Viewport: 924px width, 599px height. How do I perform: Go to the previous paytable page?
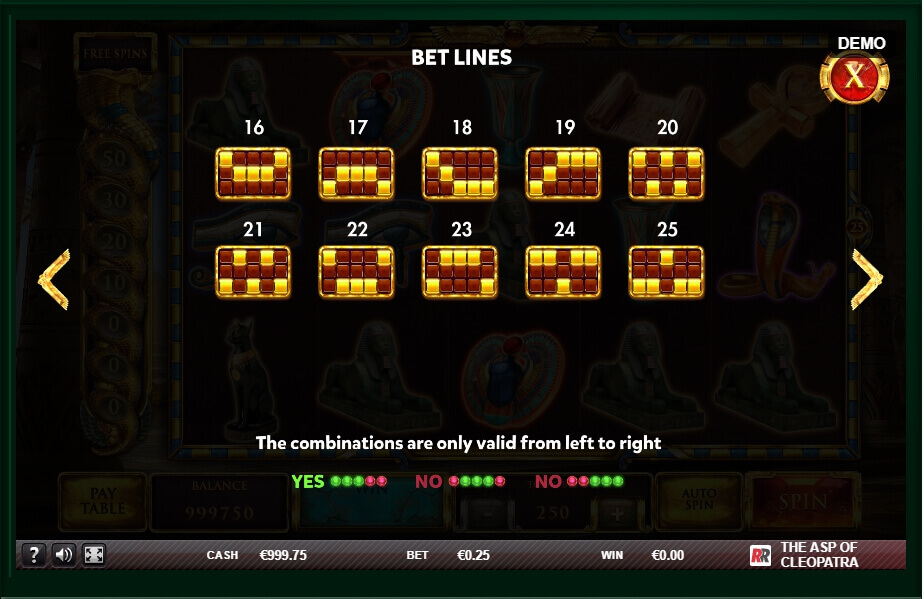[53, 279]
